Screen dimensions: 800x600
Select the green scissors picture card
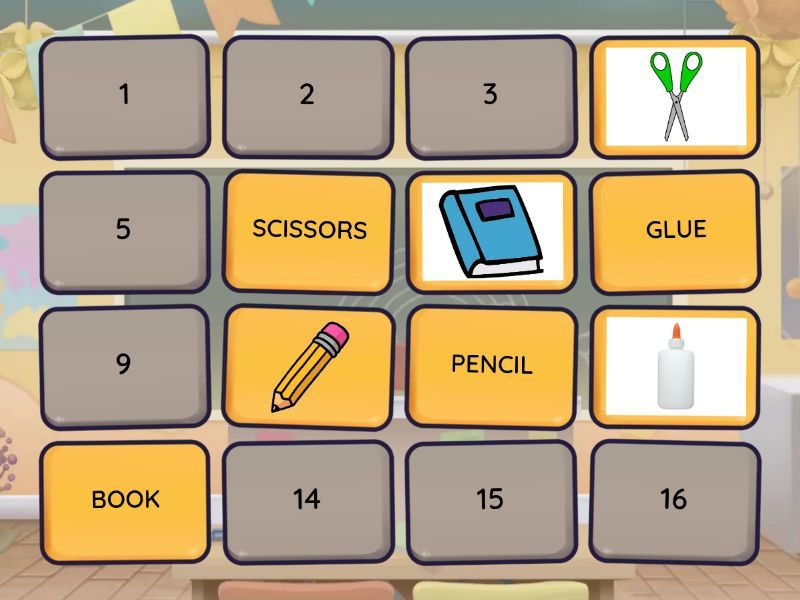click(675, 96)
